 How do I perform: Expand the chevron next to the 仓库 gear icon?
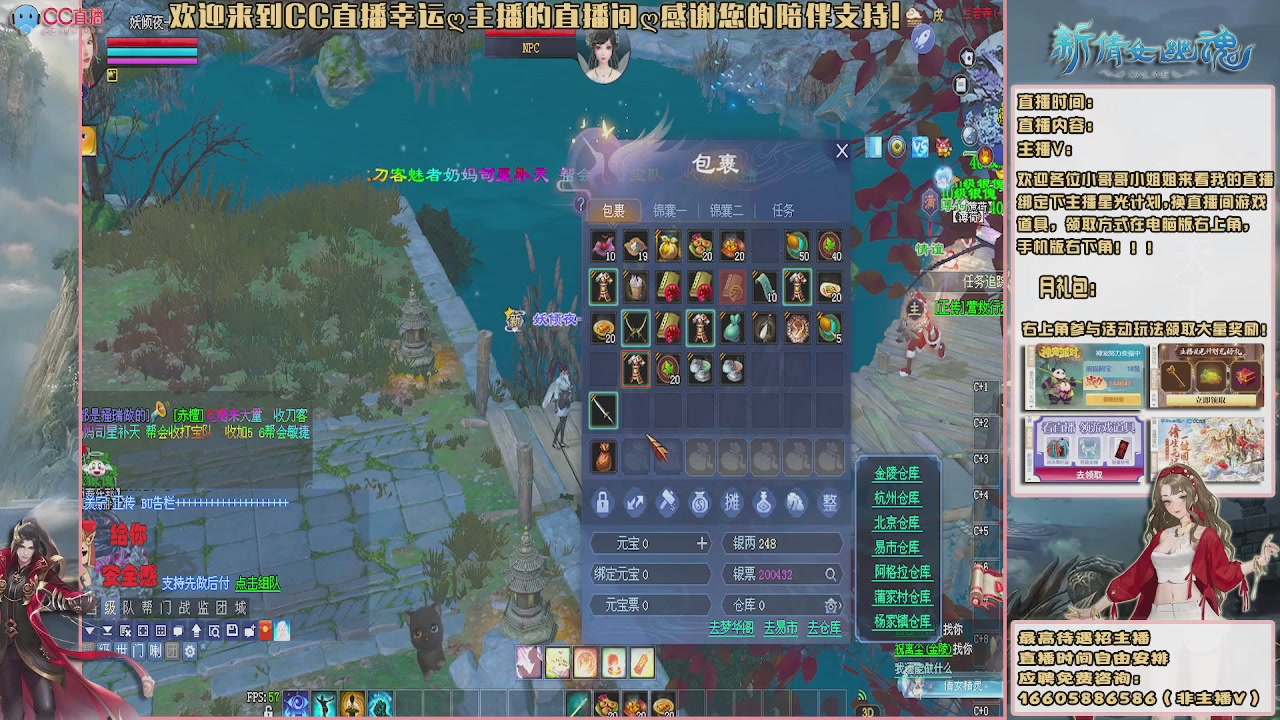(x=840, y=604)
